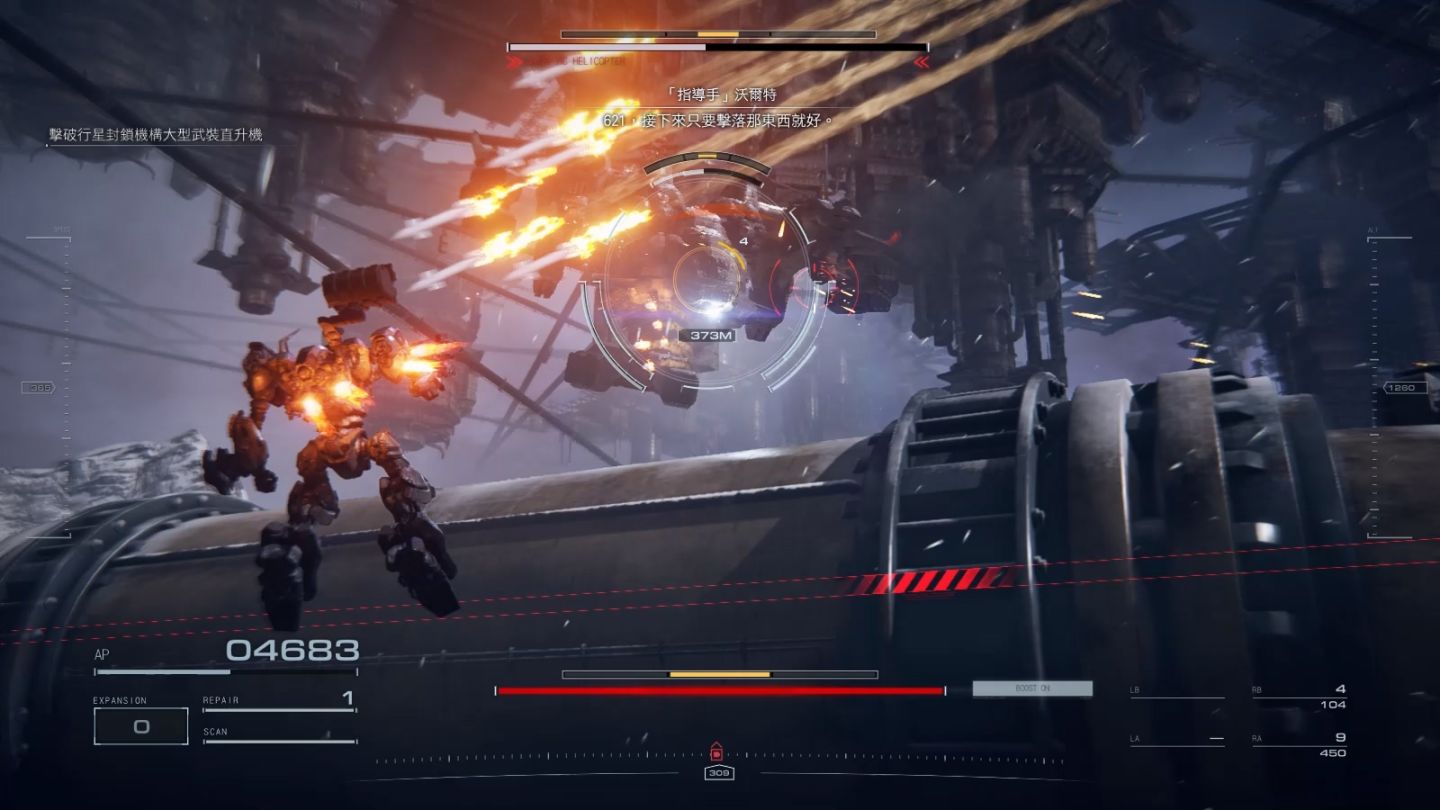Choose the LB shoulder weapon slot
Image resolution: width=1440 pixels, height=810 pixels.
click(1176, 692)
